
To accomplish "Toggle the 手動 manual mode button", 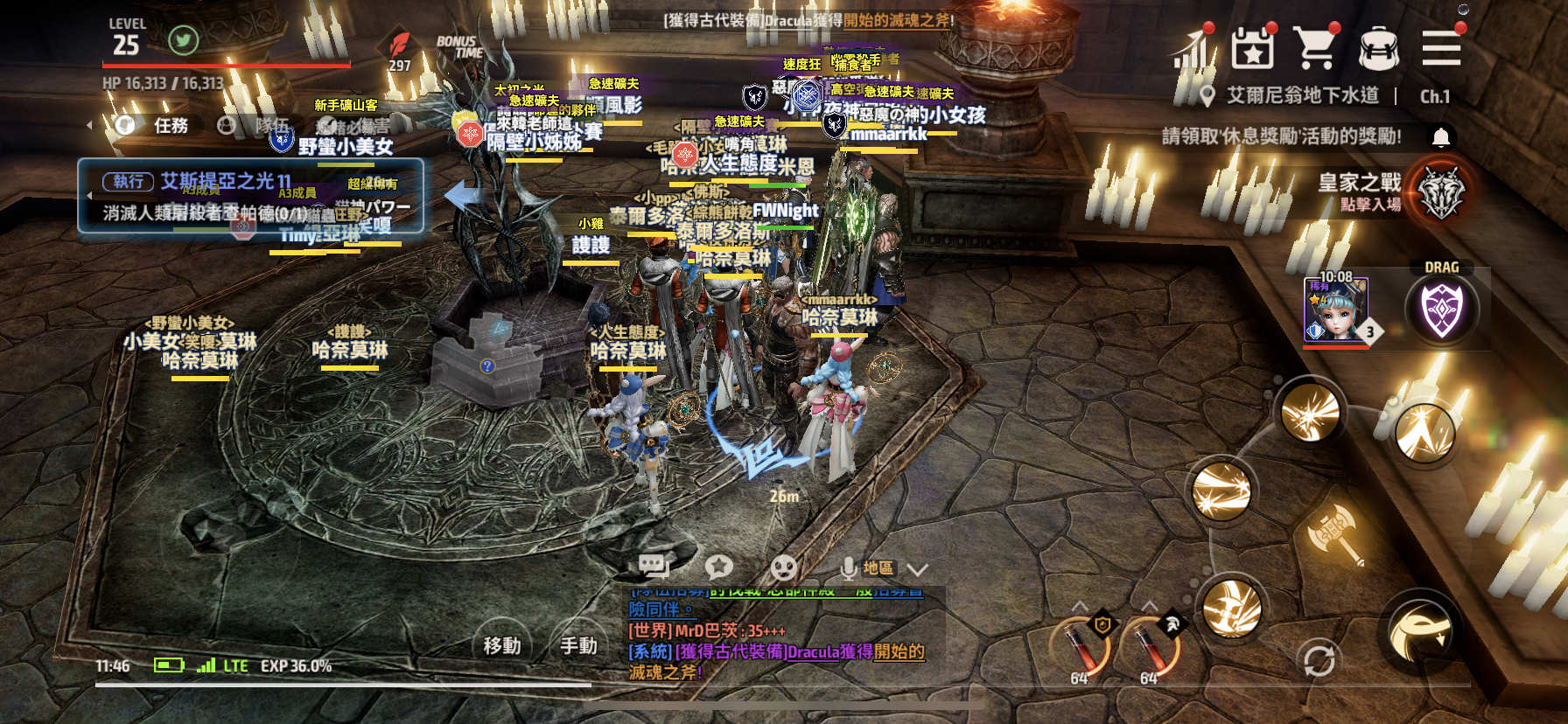I will click(578, 645).
